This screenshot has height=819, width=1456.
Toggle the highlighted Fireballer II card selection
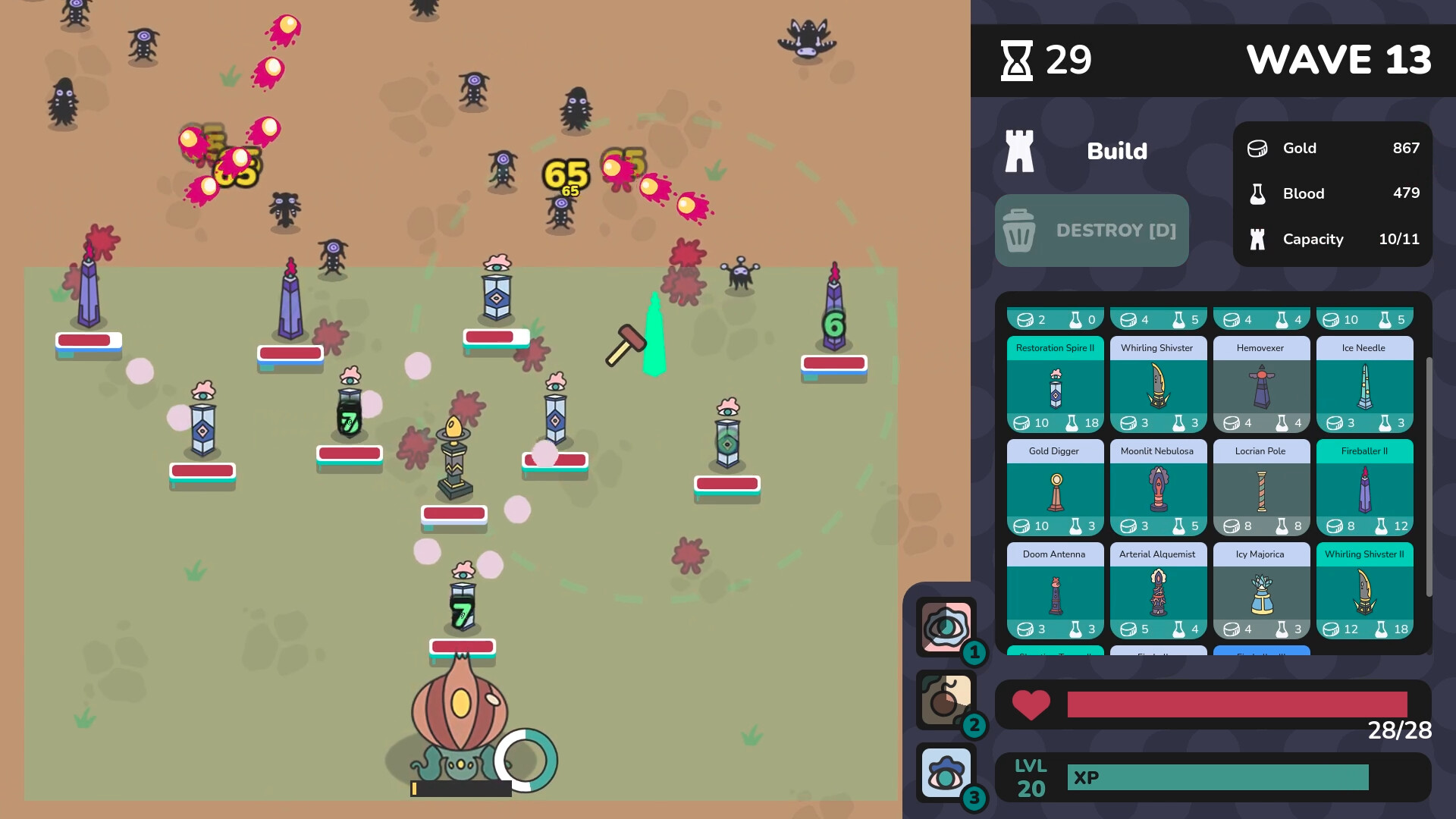[1364, 486]
